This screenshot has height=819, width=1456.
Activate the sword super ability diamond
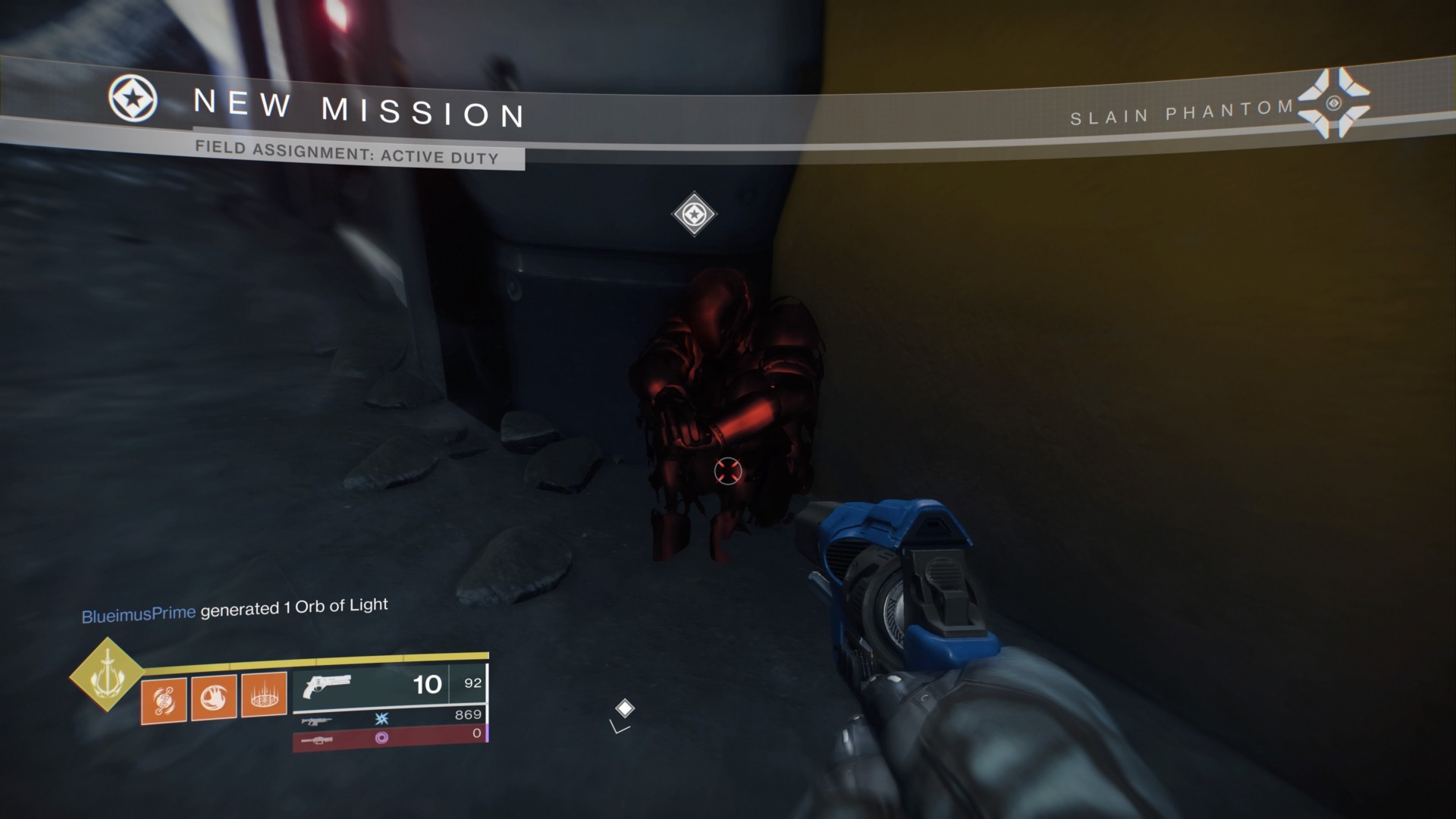coord(106,674)
